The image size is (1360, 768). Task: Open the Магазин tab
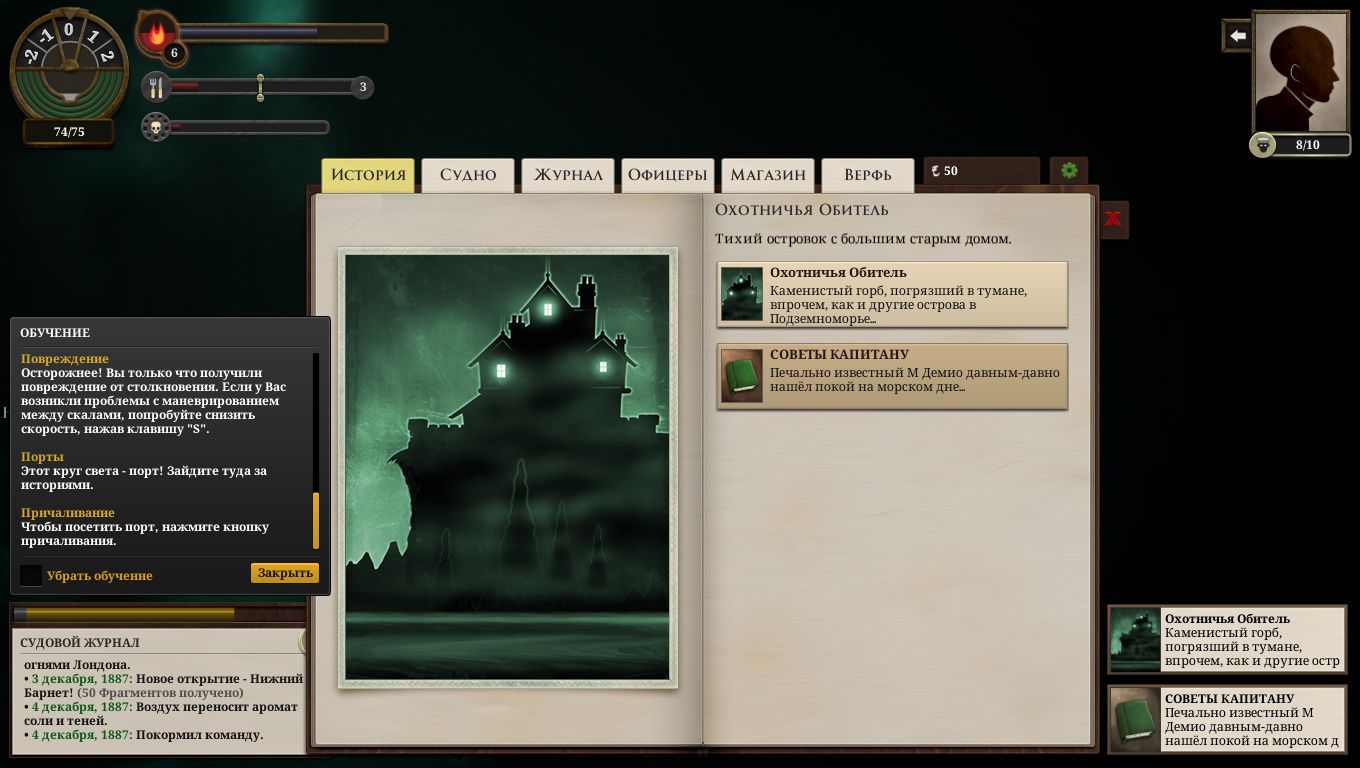click(x=767, y=175)
